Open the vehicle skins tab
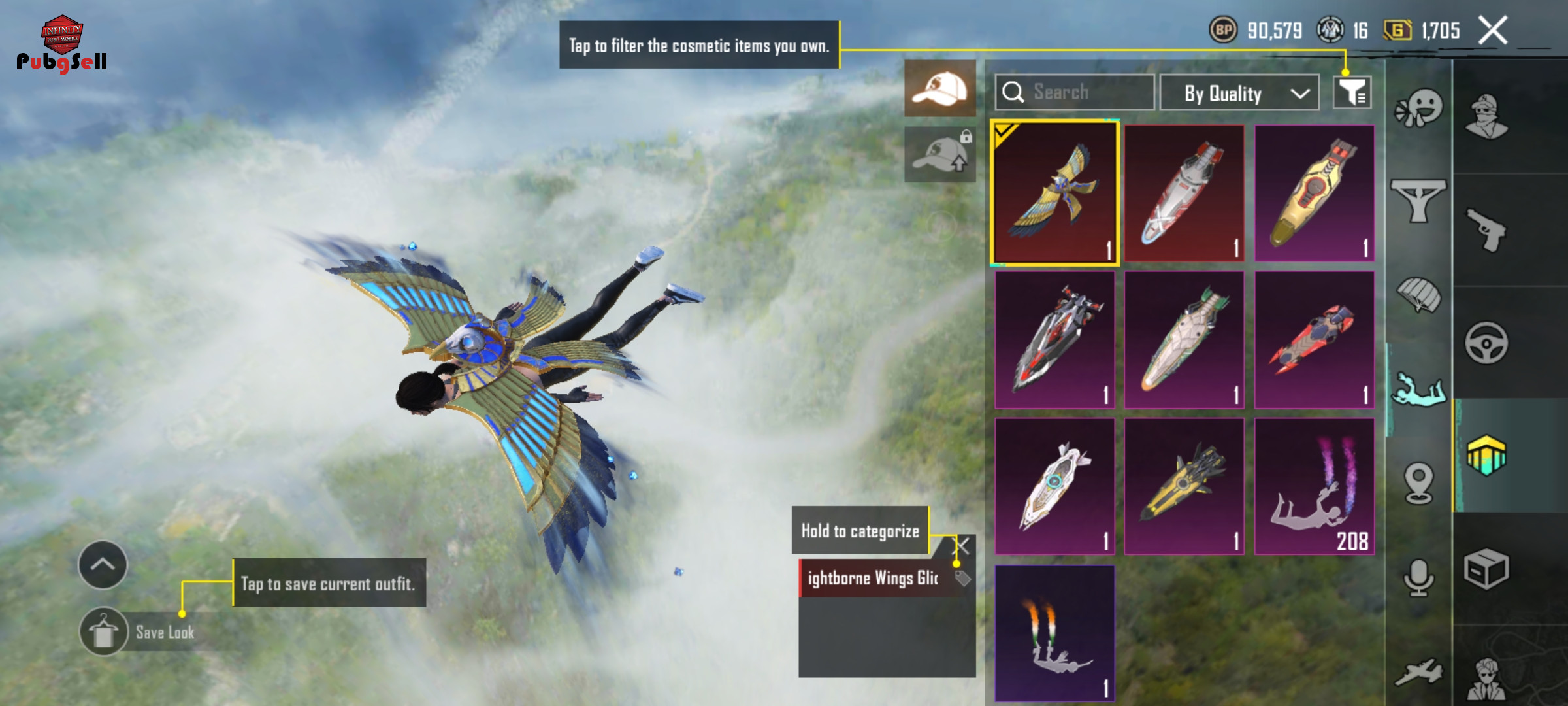 1486,343
